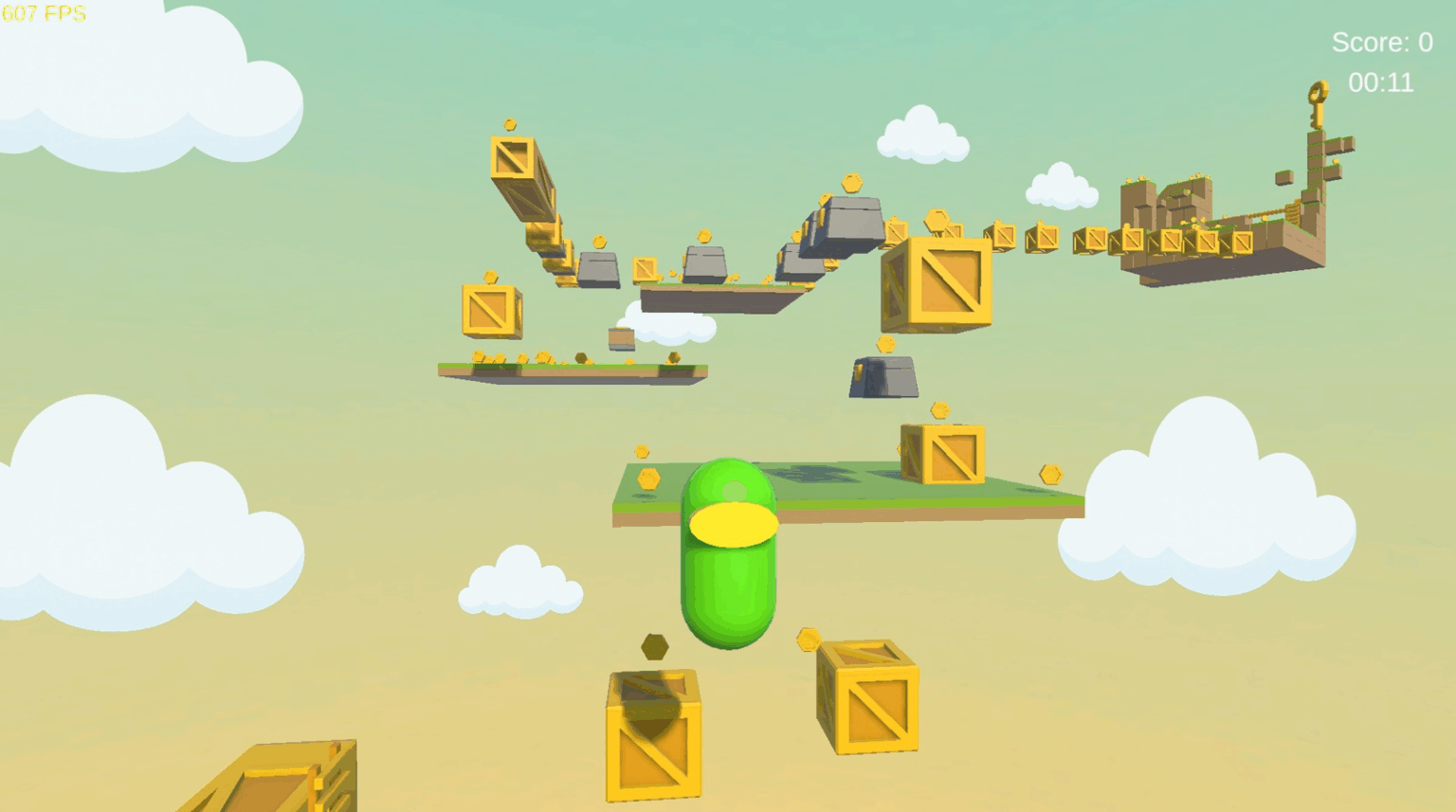The image size is (1456, 812).
Task: Click the 607 FPS counter text
Action: pyautogui.click(x=42, y=13)
